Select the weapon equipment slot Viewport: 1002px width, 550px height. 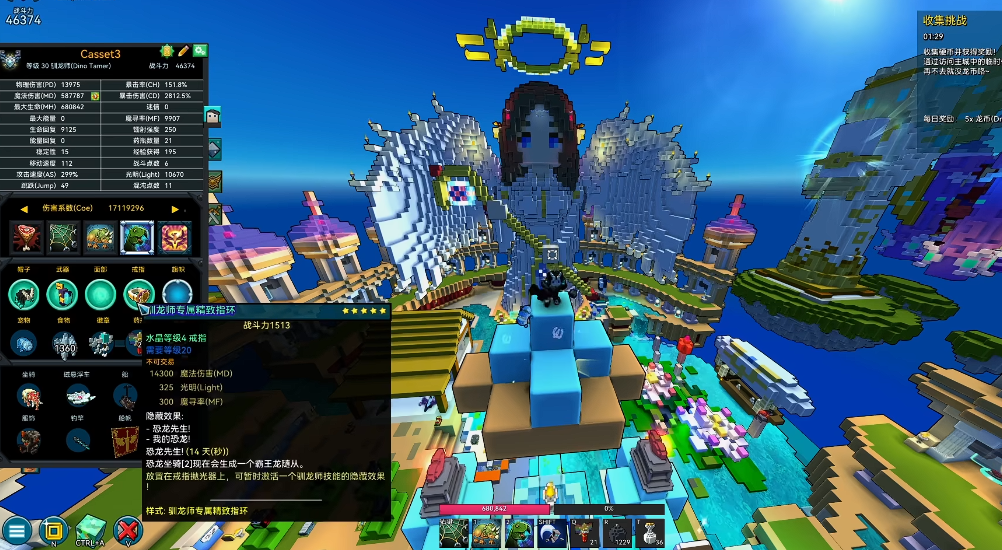tap(62, 295)
